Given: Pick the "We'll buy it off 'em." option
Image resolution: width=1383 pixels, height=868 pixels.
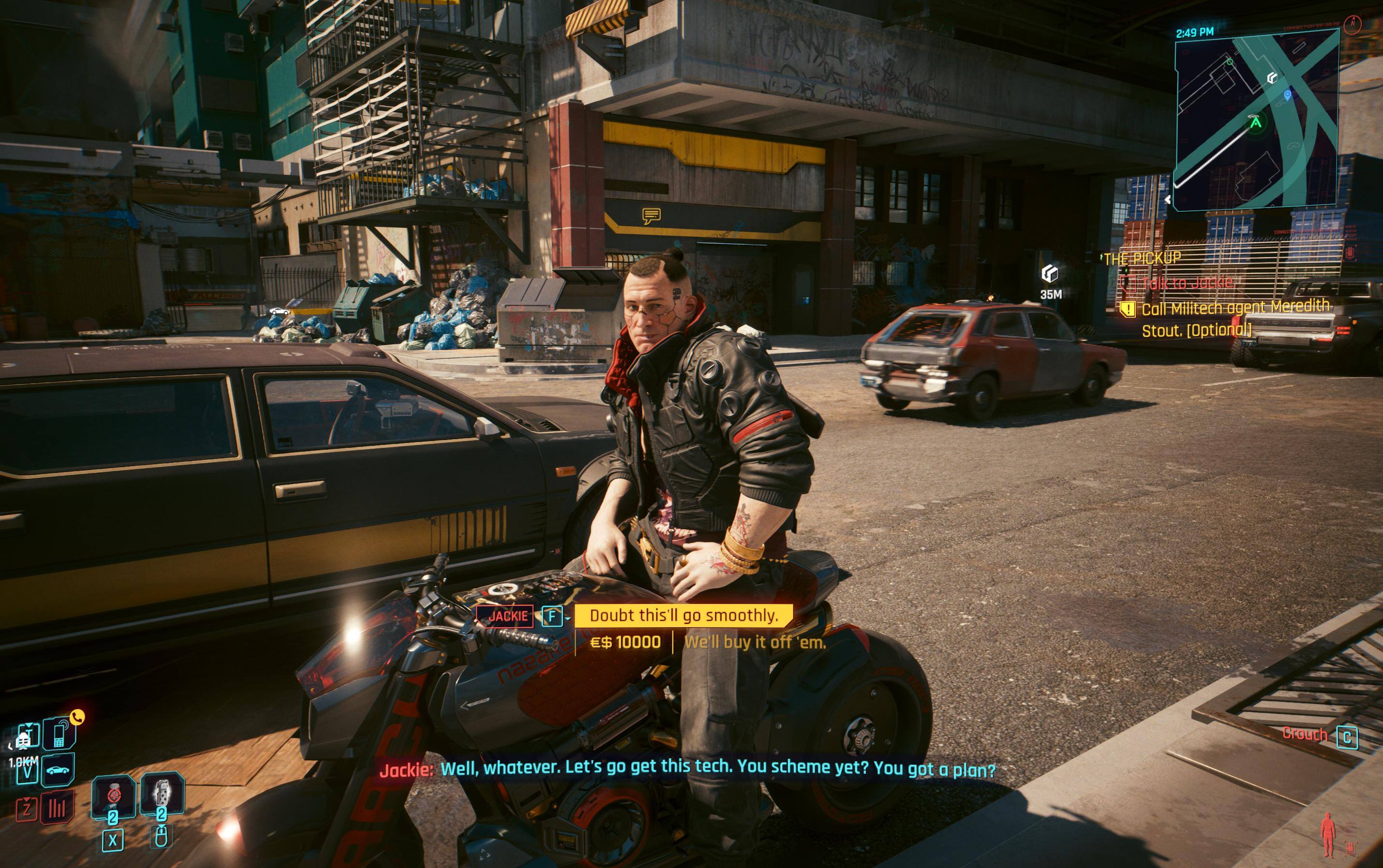Looking at the screenshot, I should click(754, 642).
